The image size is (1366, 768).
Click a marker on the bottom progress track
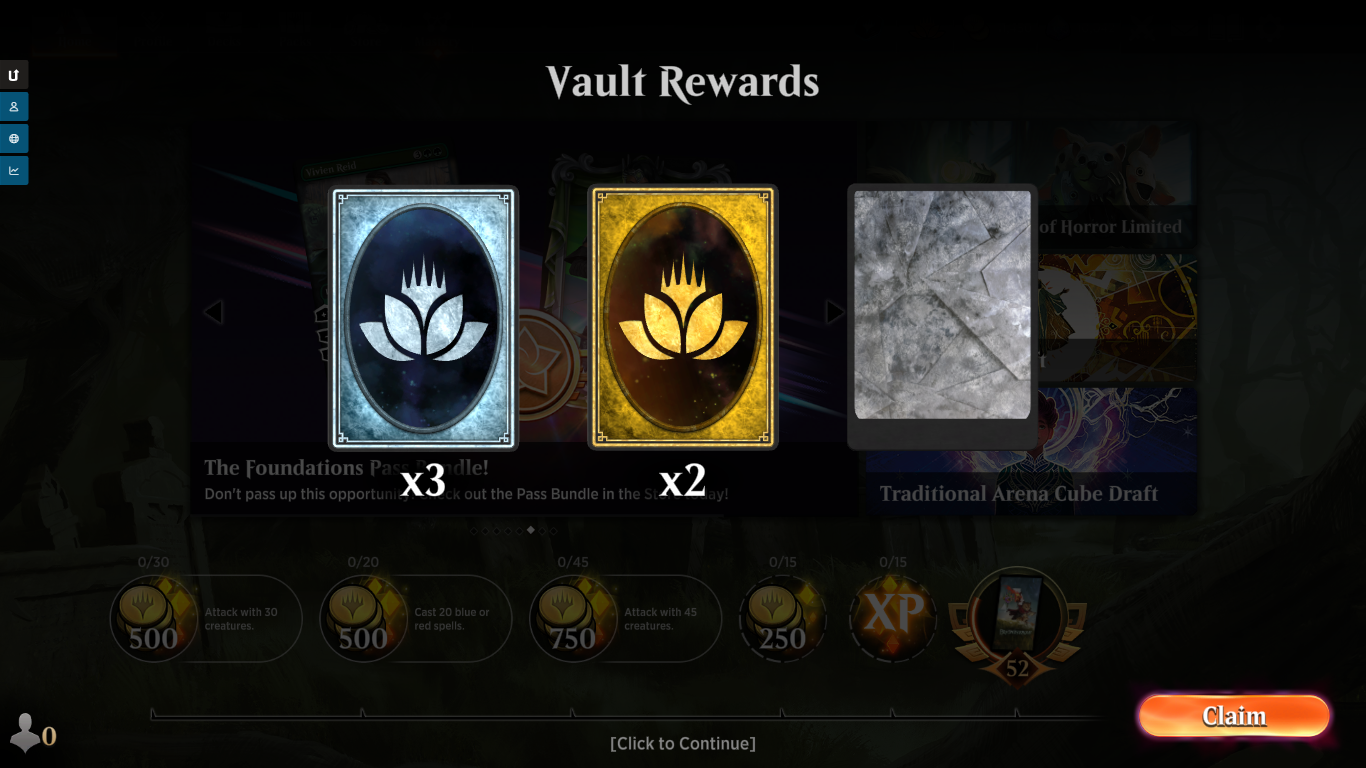(363, 713)
